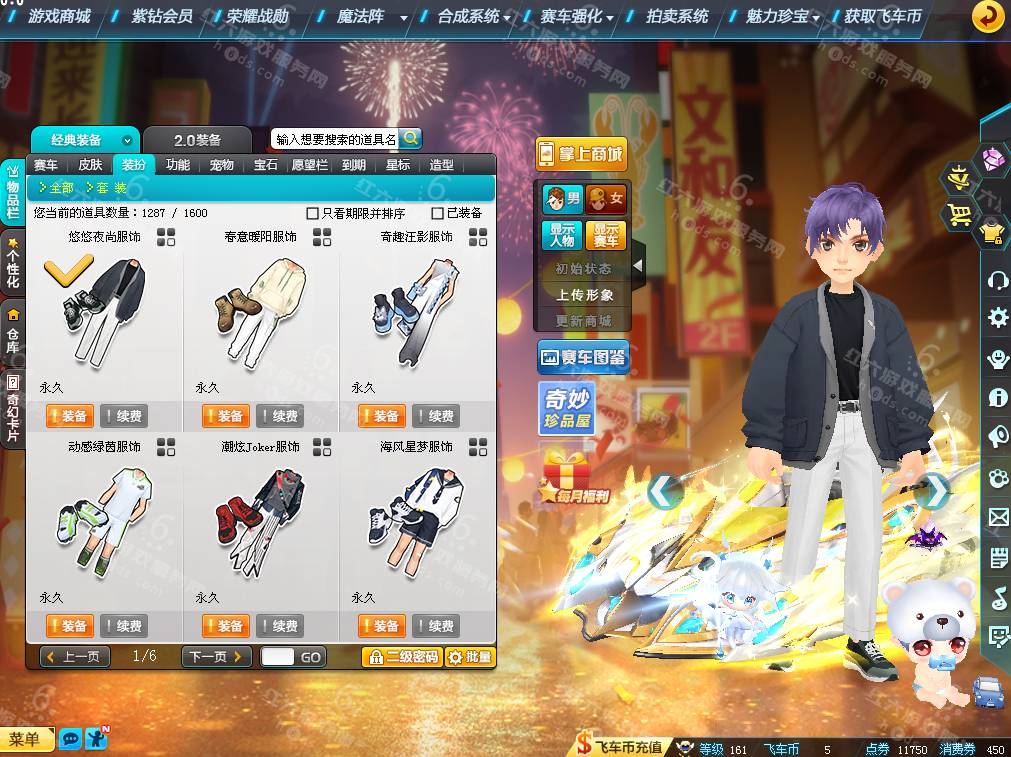The width and height of the screenshot is (1011, 757).
Task: Select the 女 female character button
Action: (606, 198)
